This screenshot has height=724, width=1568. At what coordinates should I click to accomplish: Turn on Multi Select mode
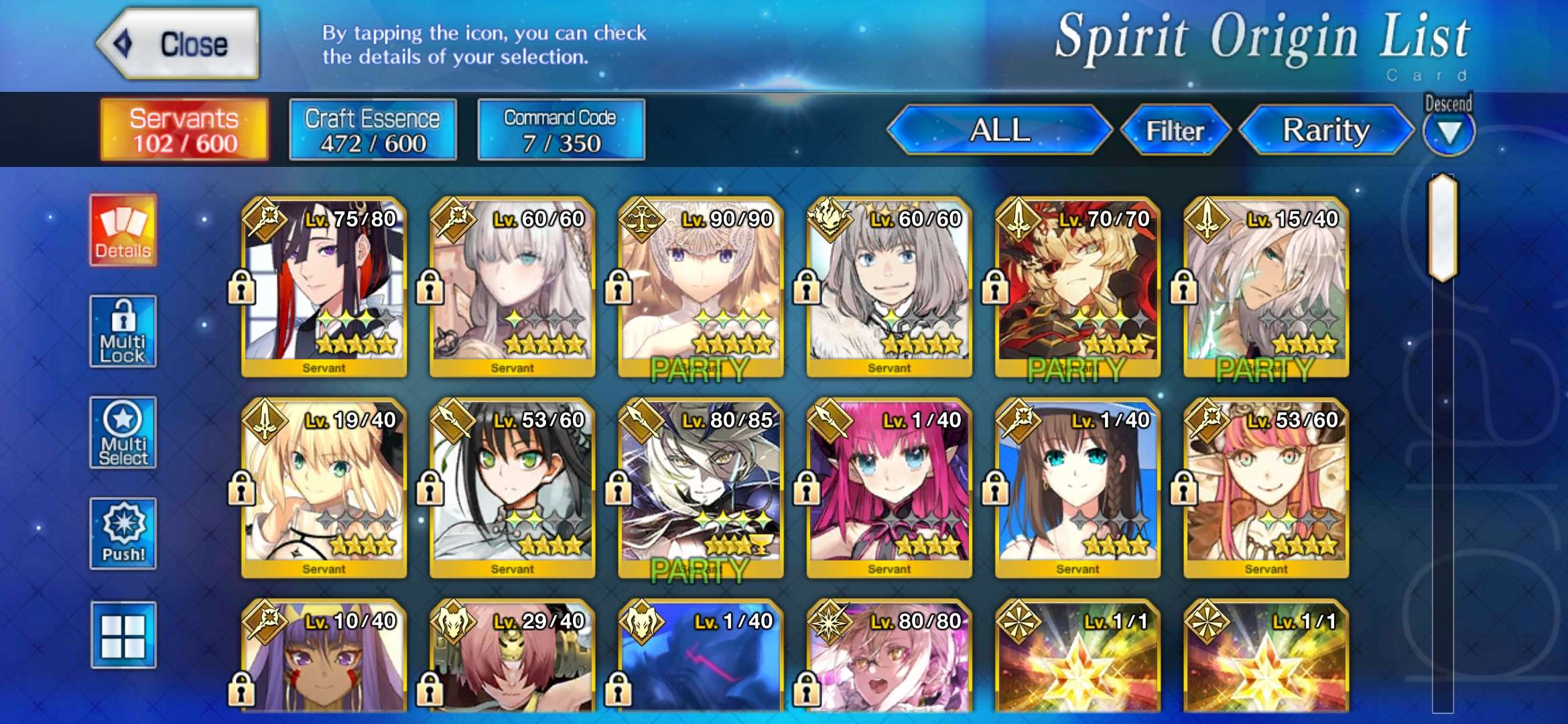tap(123, 432)
